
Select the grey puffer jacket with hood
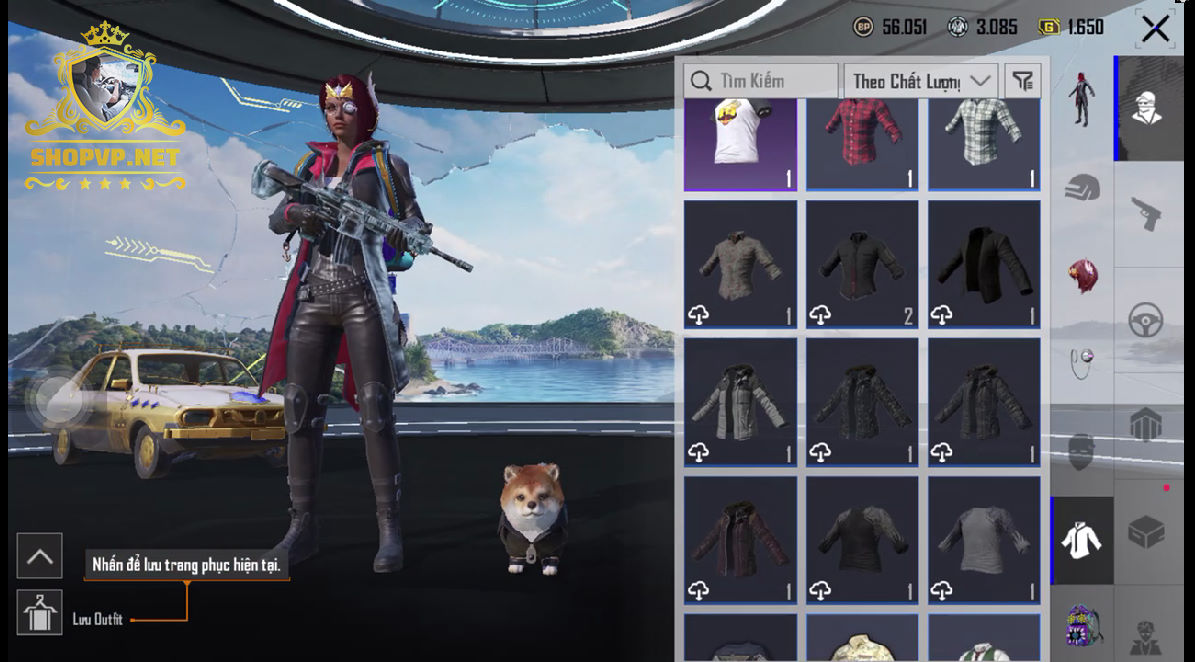(x=740, y=402)
